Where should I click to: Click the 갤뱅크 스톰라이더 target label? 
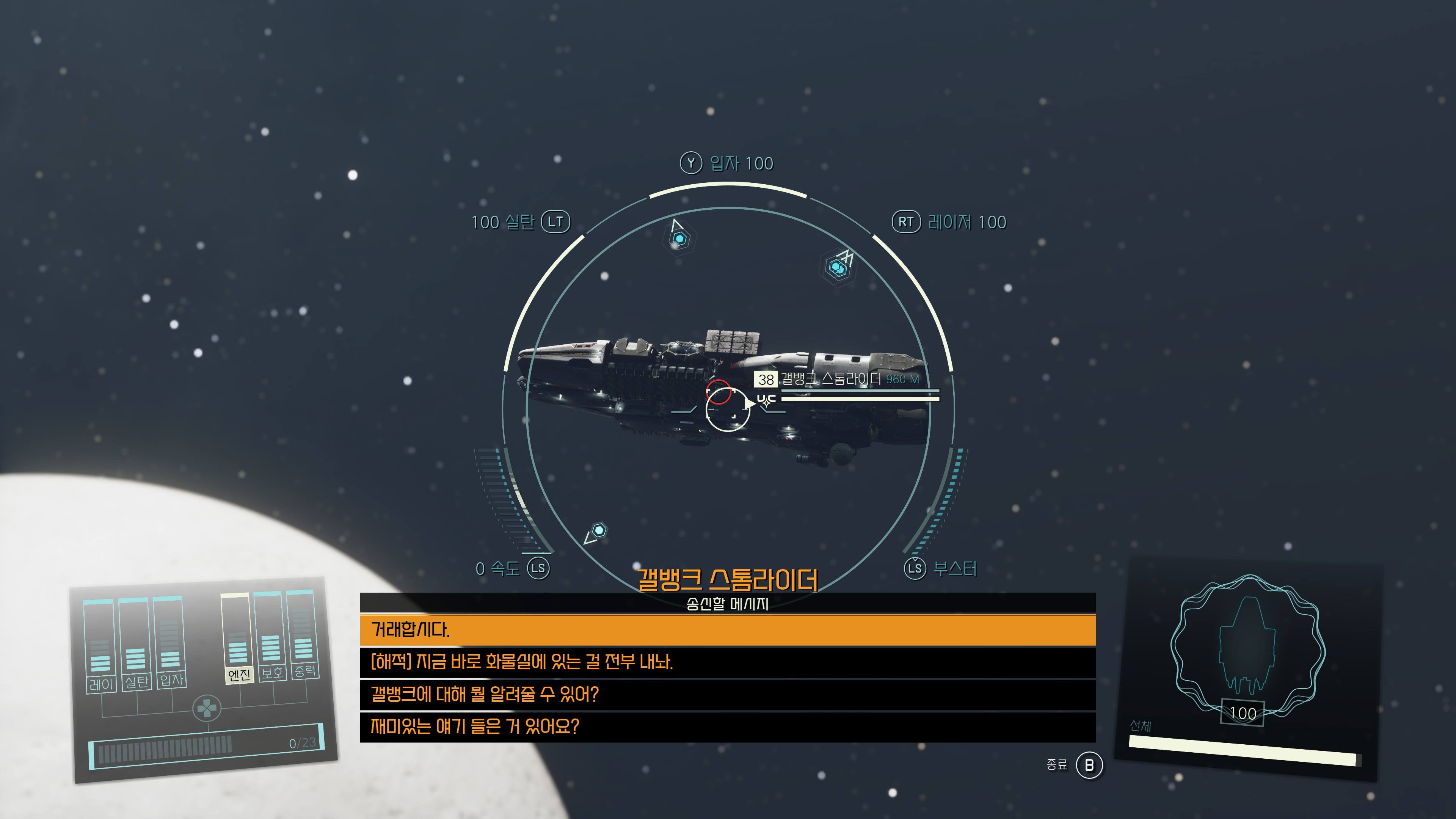(830, 379)
